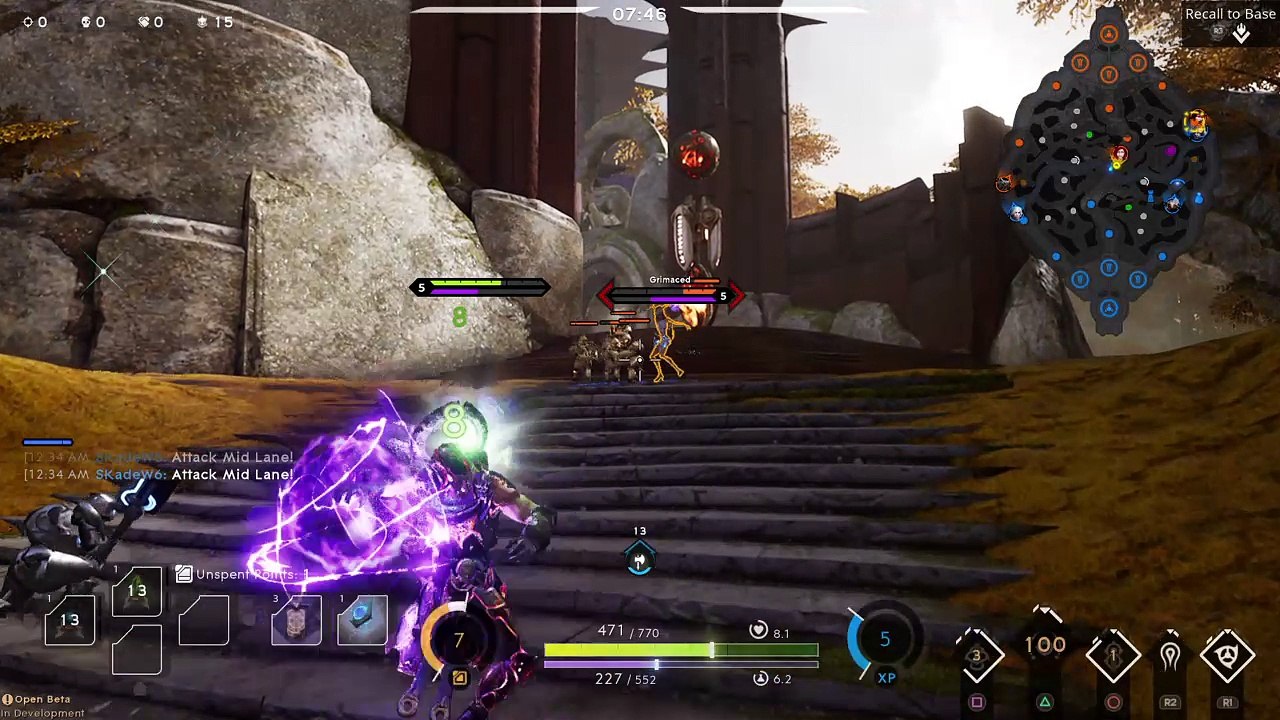1280x720 pixels.
Task: Select the badge card slot with 3 charges
Action: (x=296, y=621)
